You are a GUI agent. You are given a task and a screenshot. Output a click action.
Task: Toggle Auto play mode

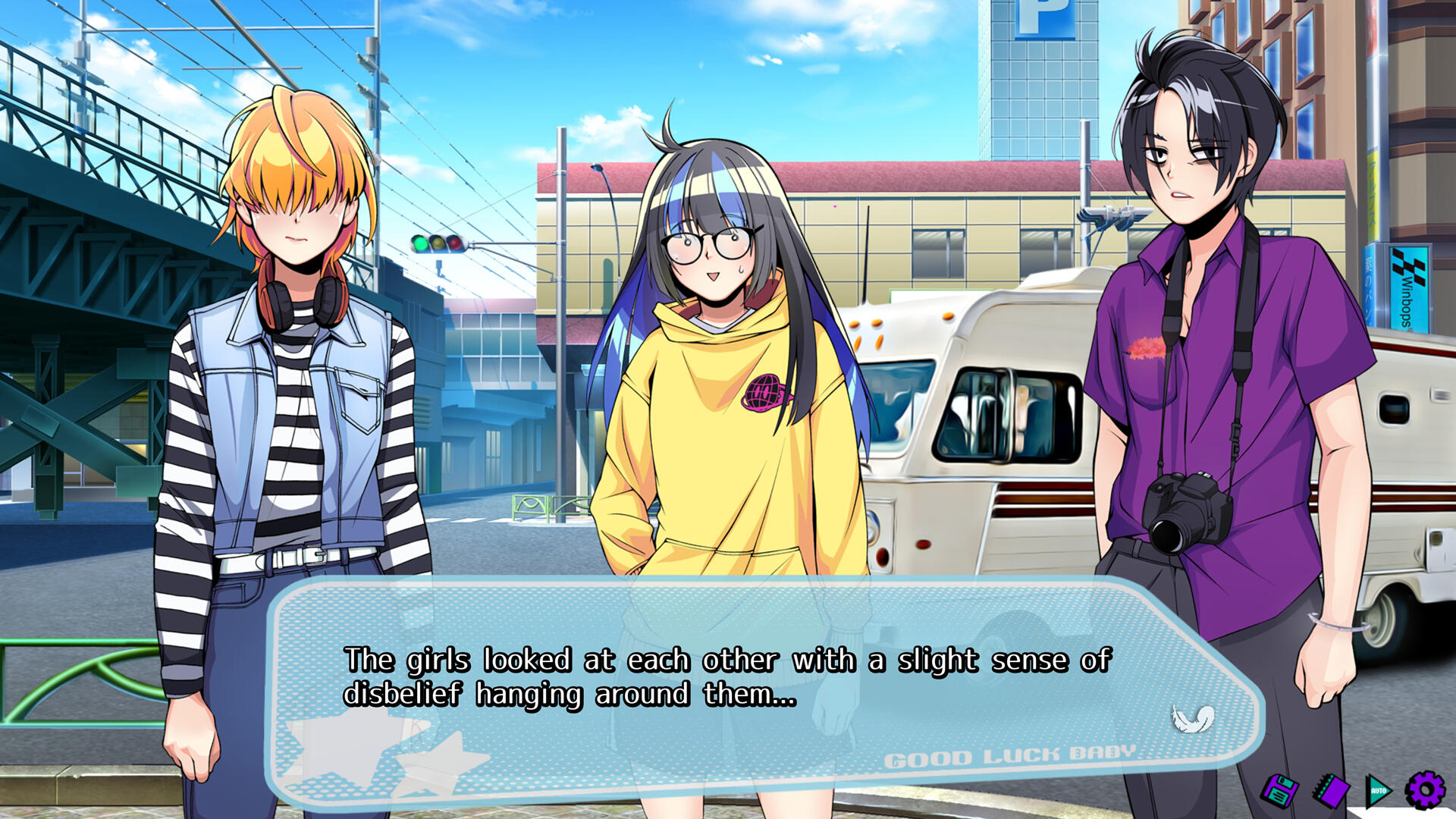[1379, 792]
